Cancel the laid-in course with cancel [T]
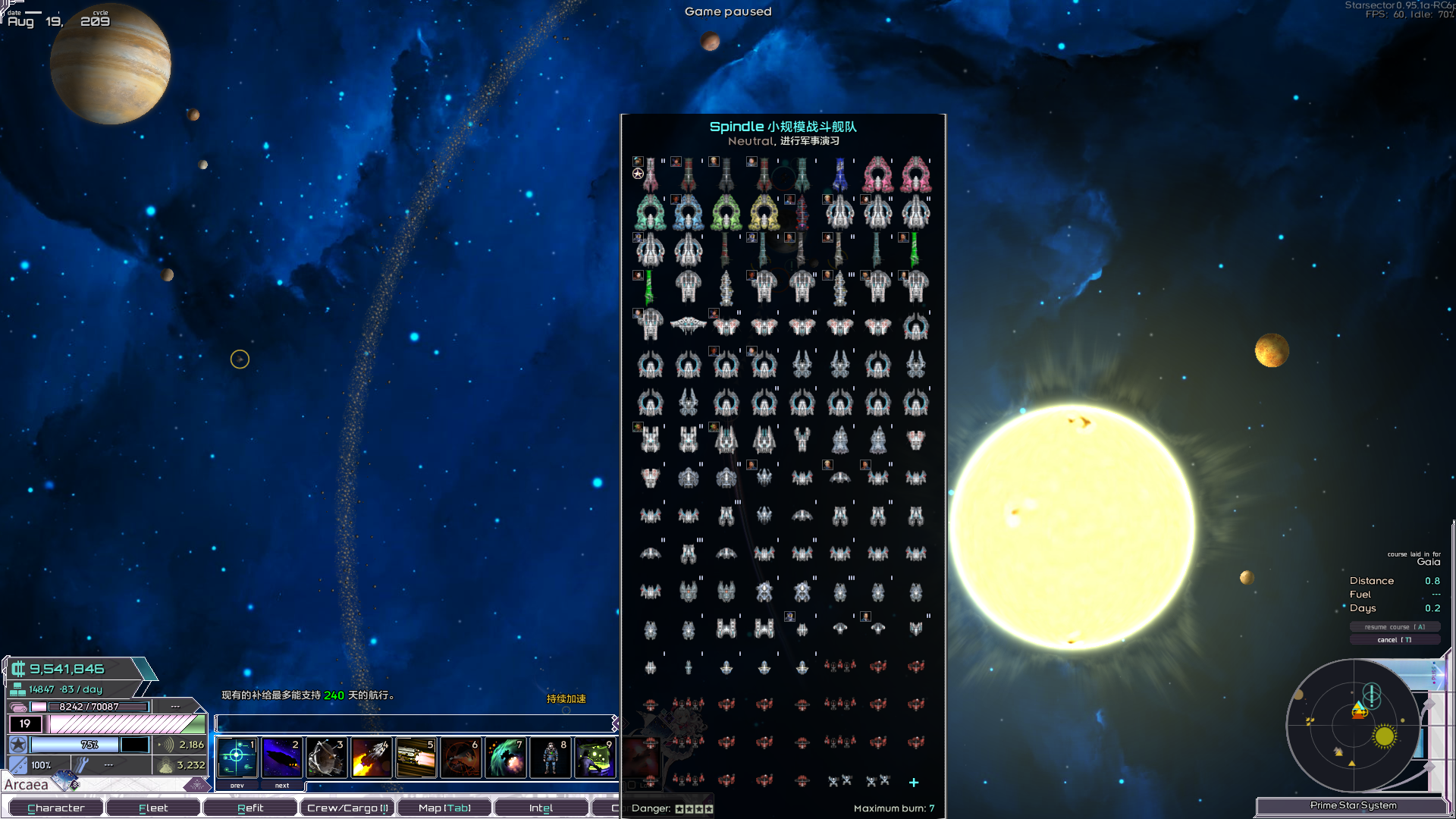1456x819 pixels. pyautogui.click(x=1395, y=639)
